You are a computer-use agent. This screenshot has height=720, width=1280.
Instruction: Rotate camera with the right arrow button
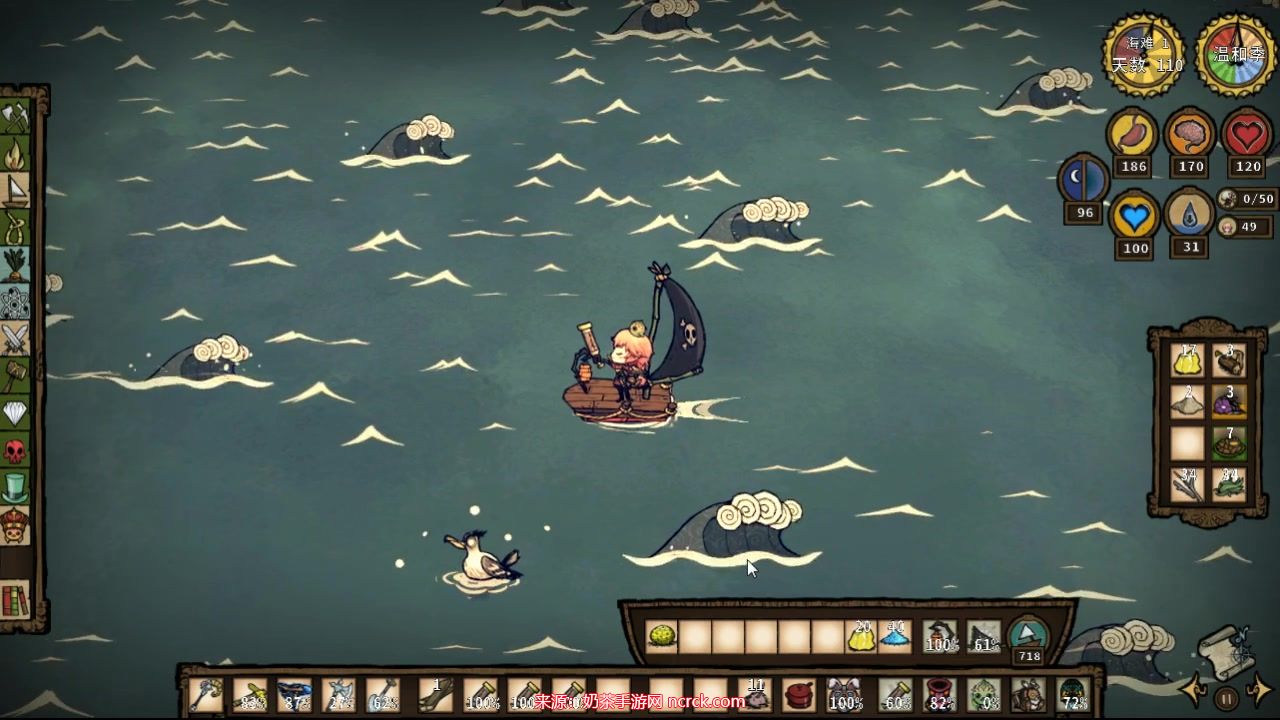click(x=1259, y=689)
